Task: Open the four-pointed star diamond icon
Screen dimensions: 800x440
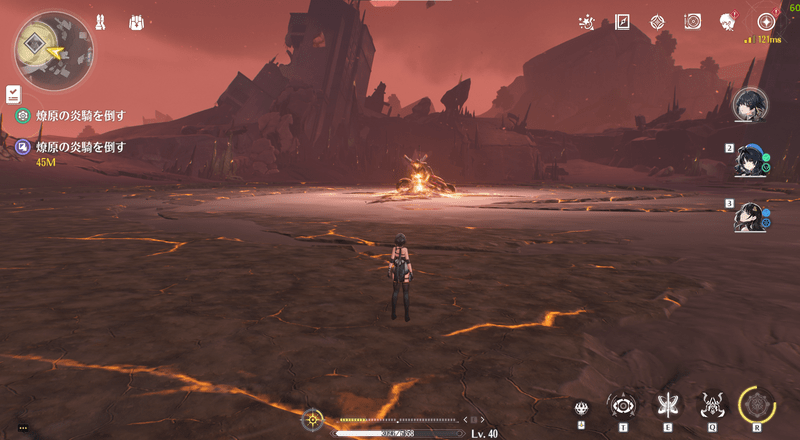Action: (657, 22)
